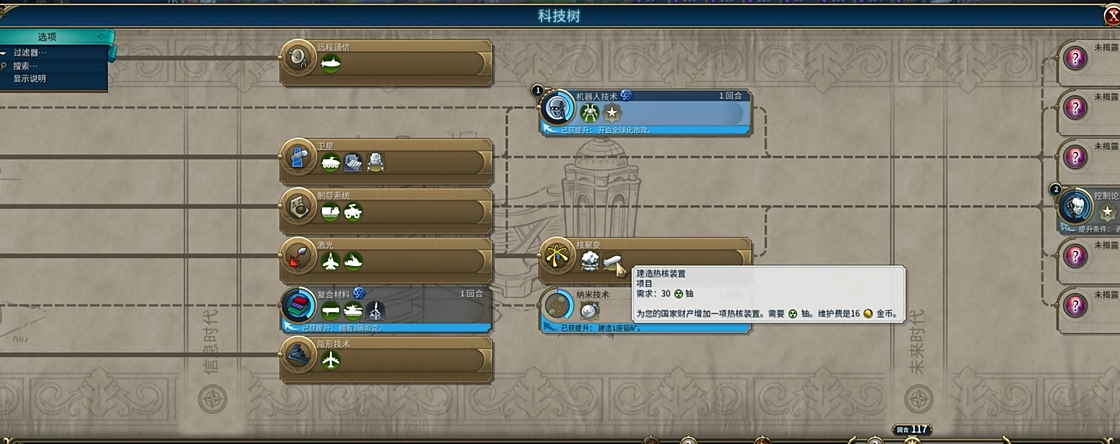Screen dimensions: 1120x444
Task: Pick the 激光 Lasers technology node
Action: point(400,258)
